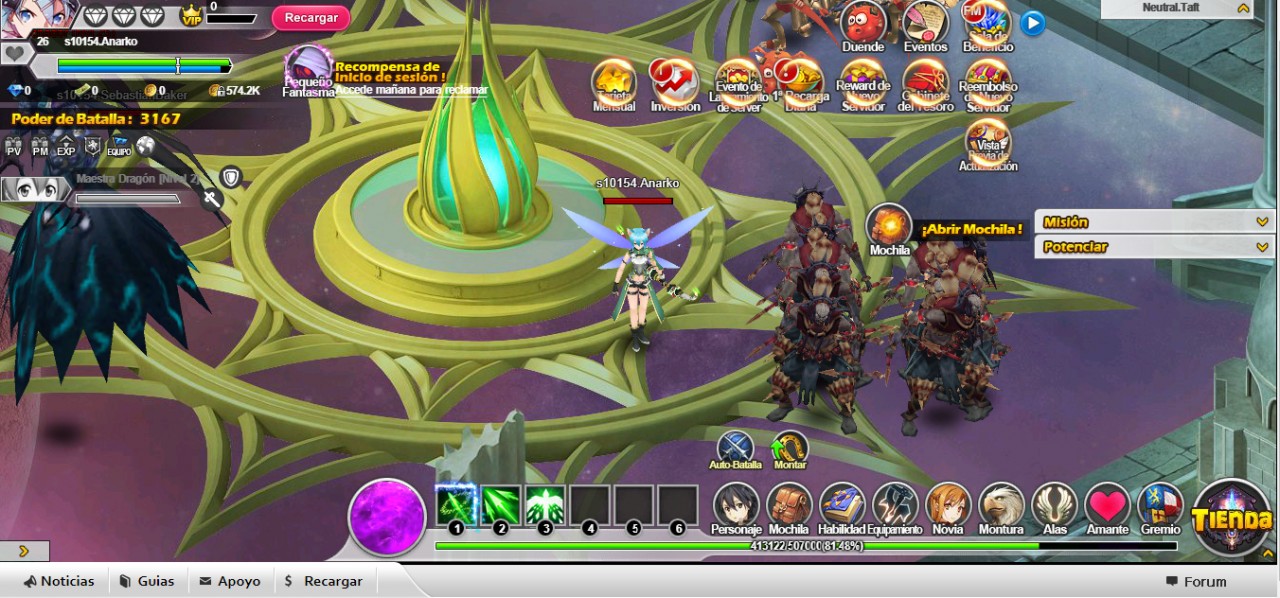Open the Personaje character menu

click(736, 506)
